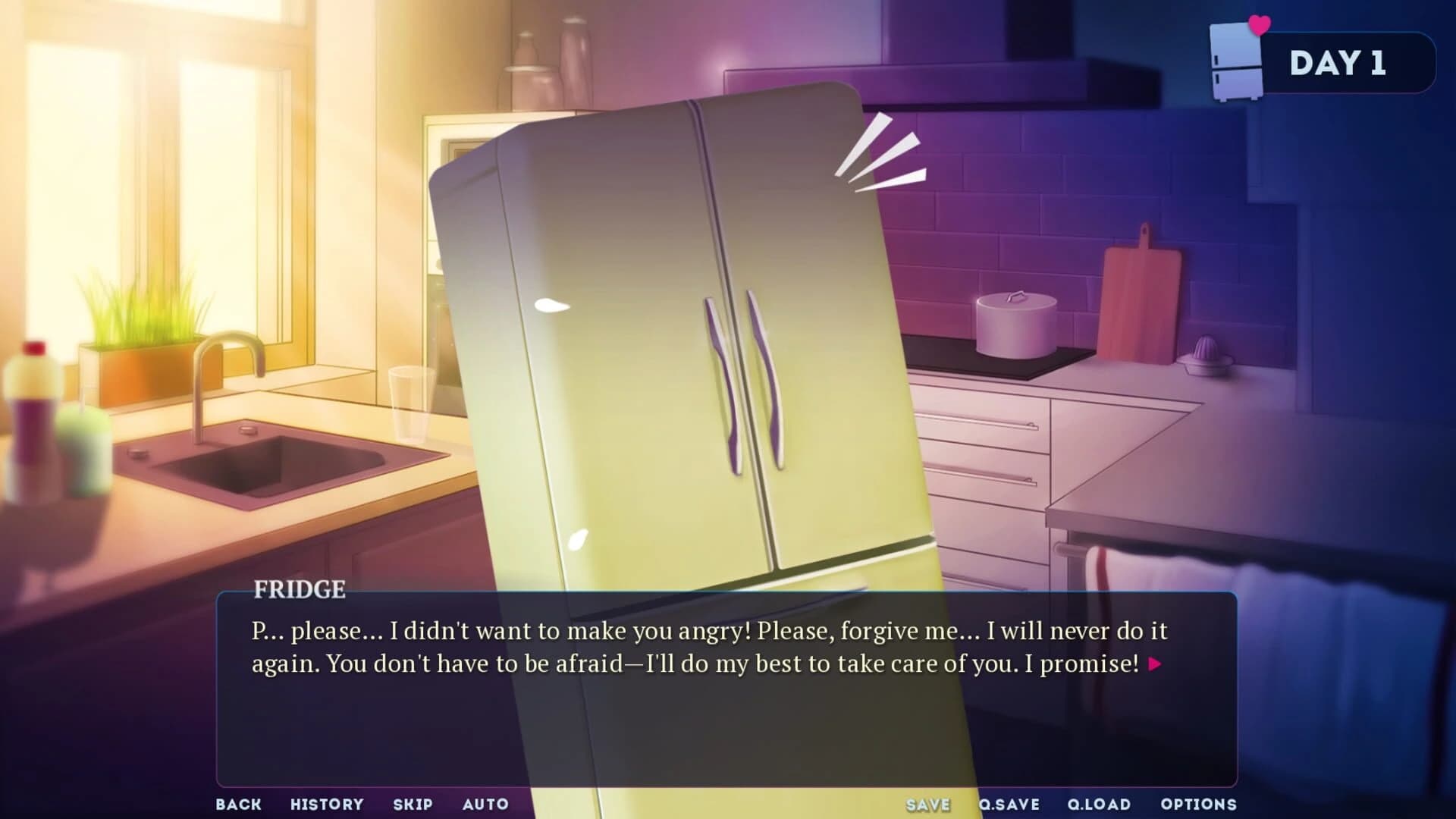Click OPTIONS at the bottom right
Viewport: 1456px width, 819px height.
point(1199,804)
